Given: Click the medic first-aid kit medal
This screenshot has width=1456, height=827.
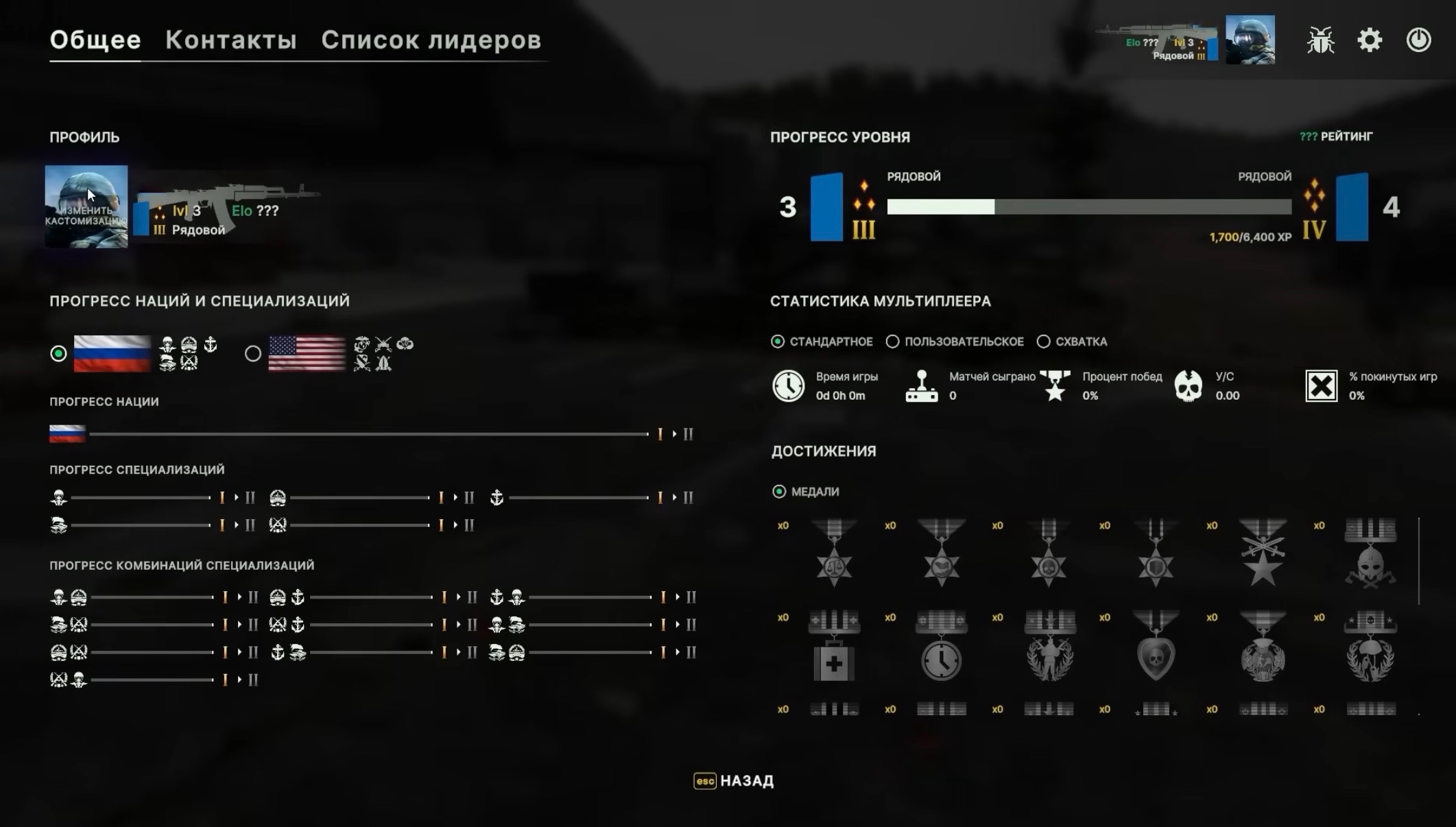Looking at the screenshot, I should tap(834, 647).
